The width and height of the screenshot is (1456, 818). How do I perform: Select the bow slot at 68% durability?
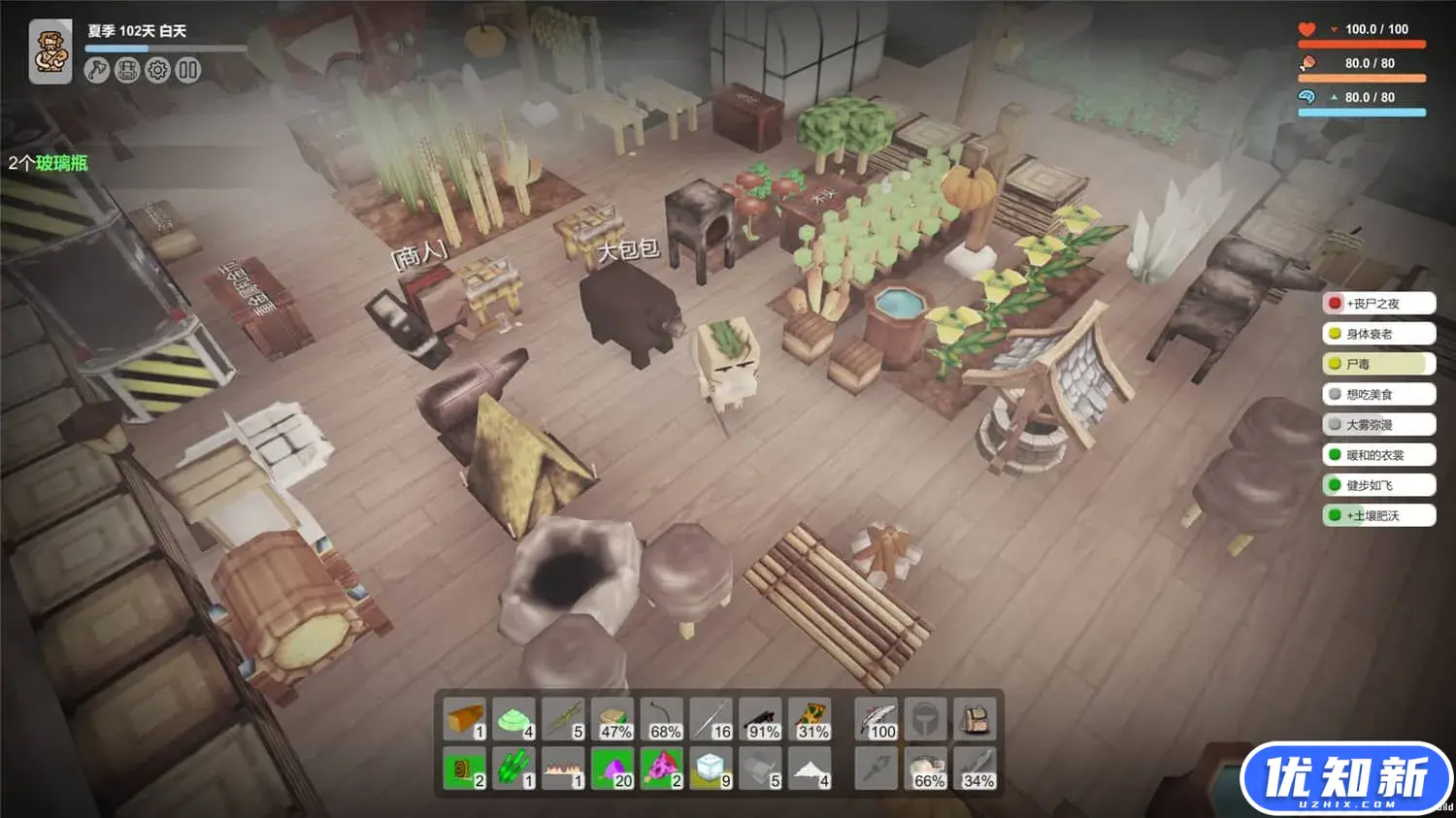(663, 720)
